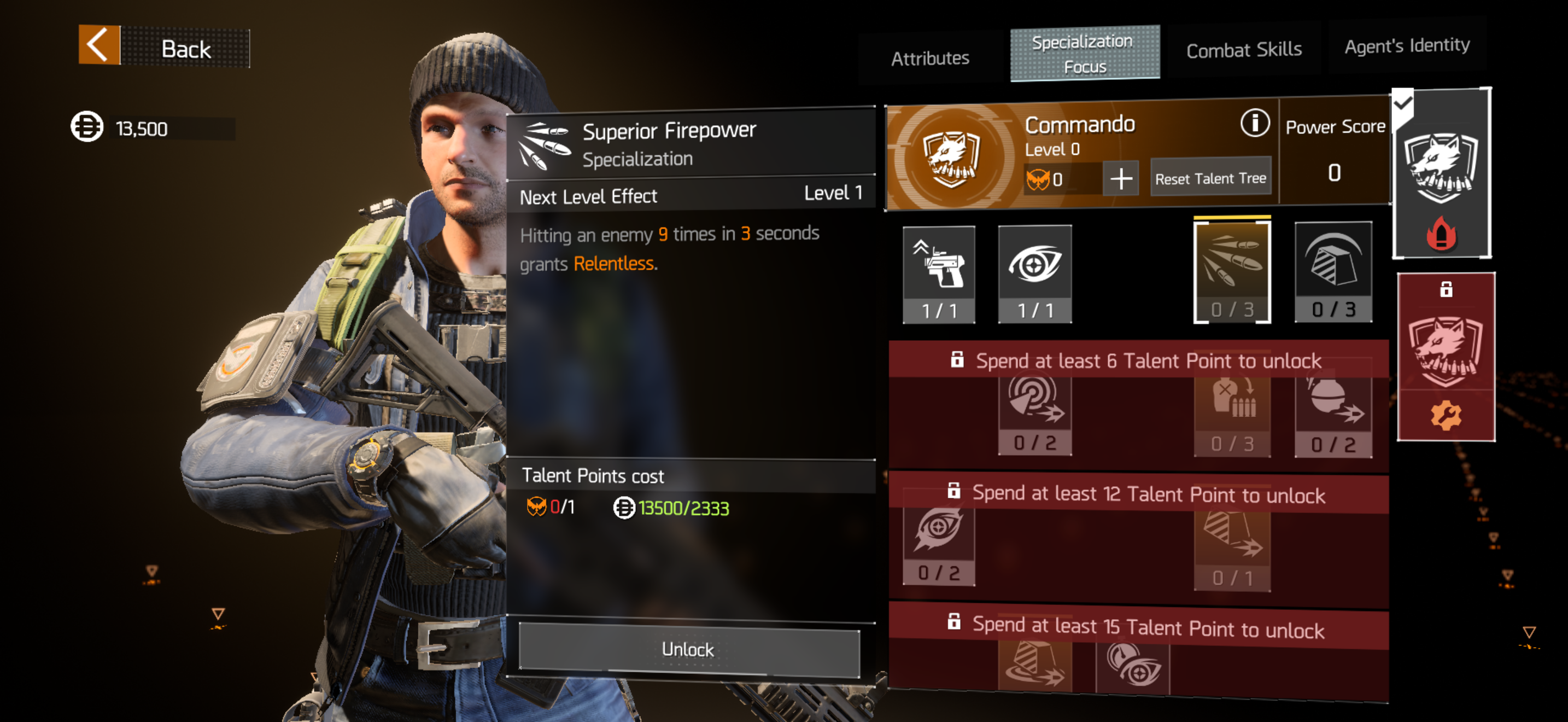
Task: Select the striped shield talent node
Action: 1332,271
